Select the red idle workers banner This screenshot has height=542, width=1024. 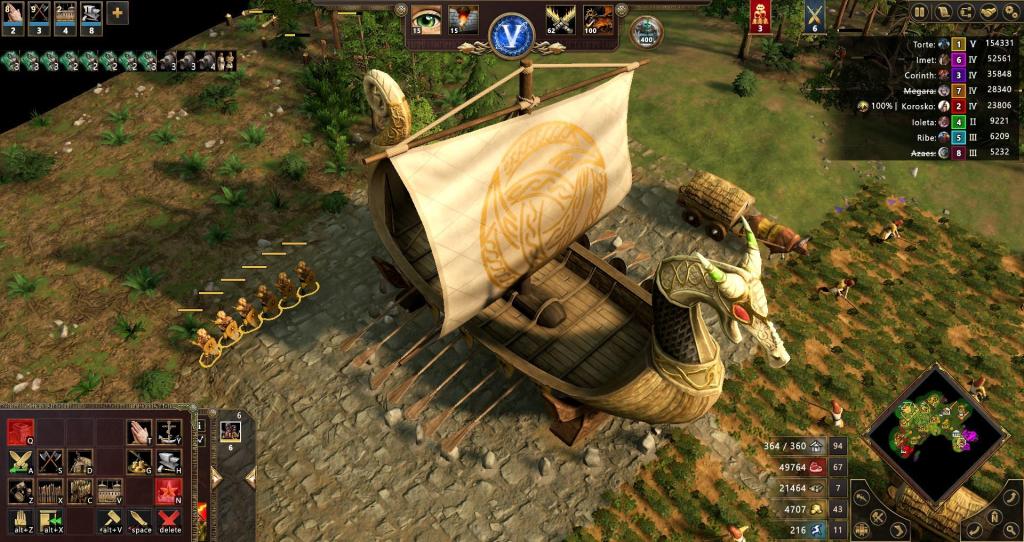759,16
